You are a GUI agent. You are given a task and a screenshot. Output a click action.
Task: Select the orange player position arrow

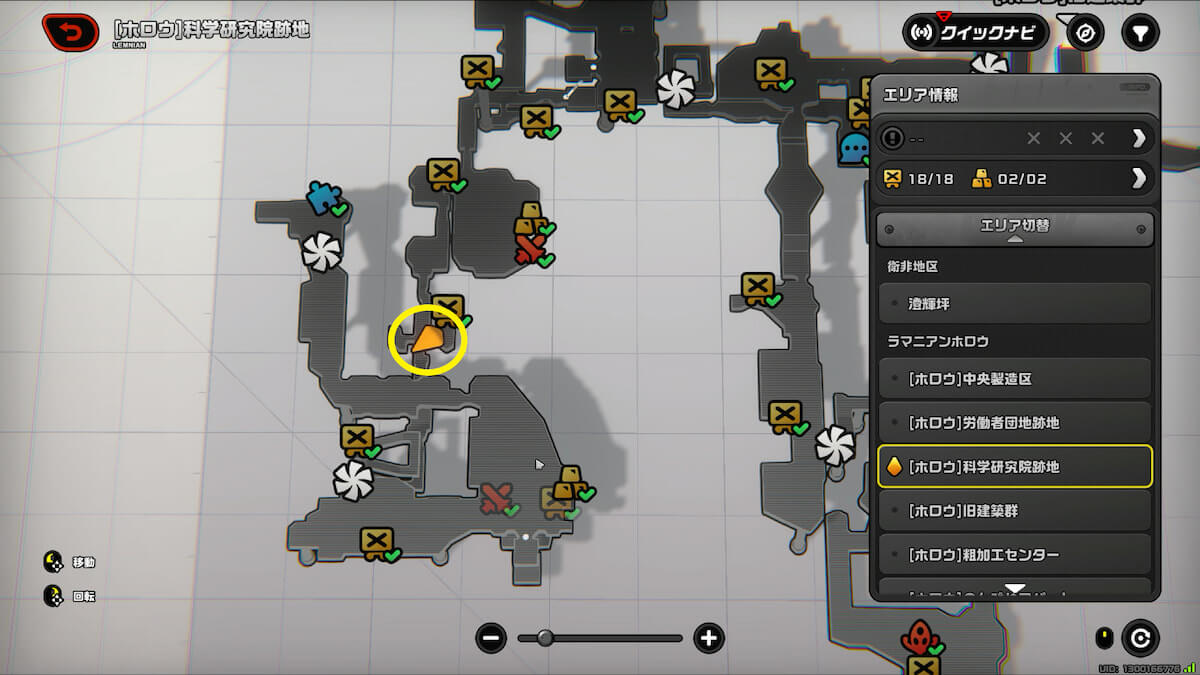coord(428,340)
